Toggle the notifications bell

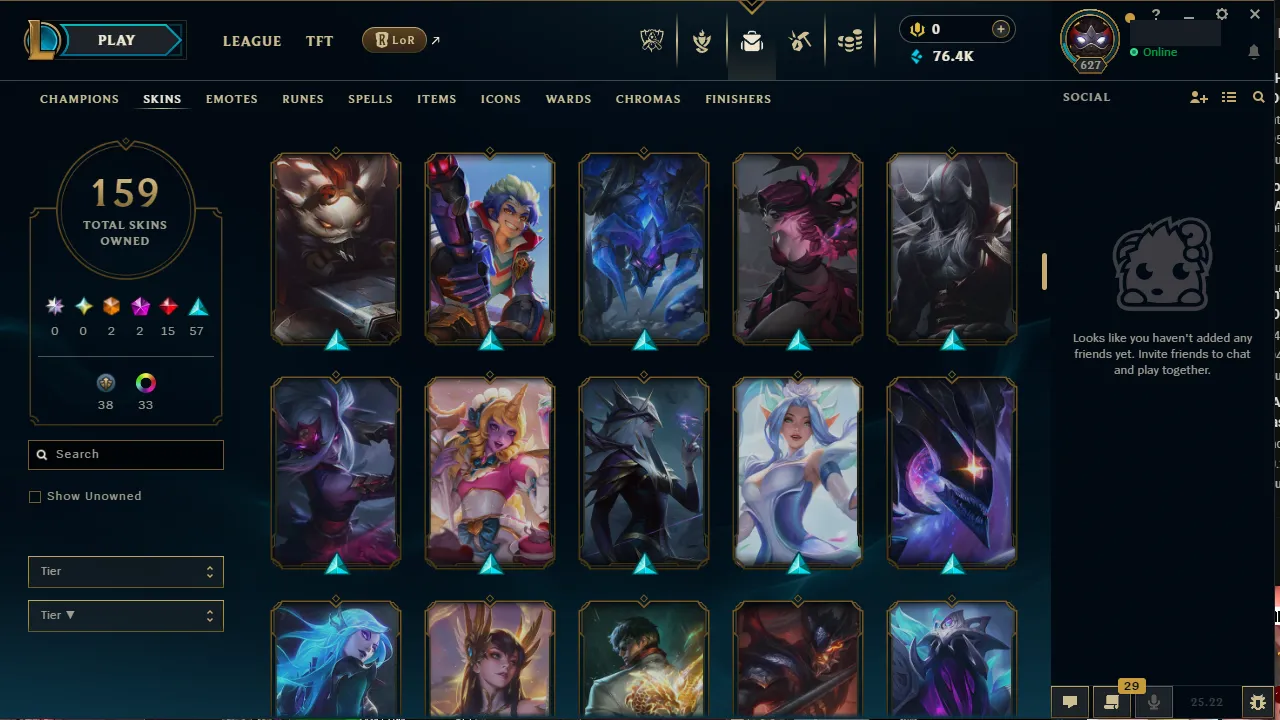point(1254,52)
